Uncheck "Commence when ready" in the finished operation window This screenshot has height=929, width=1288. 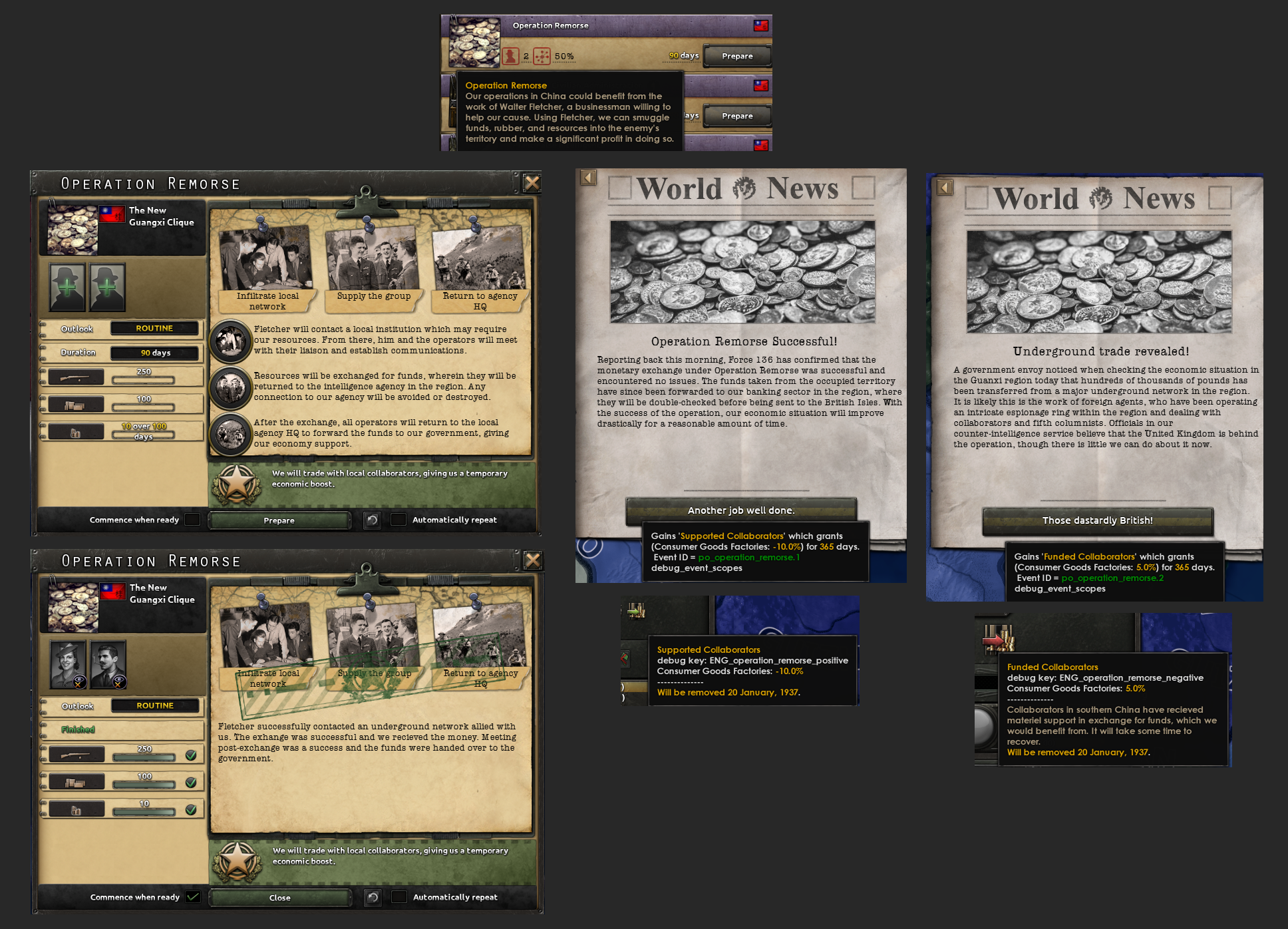(193, 897)
